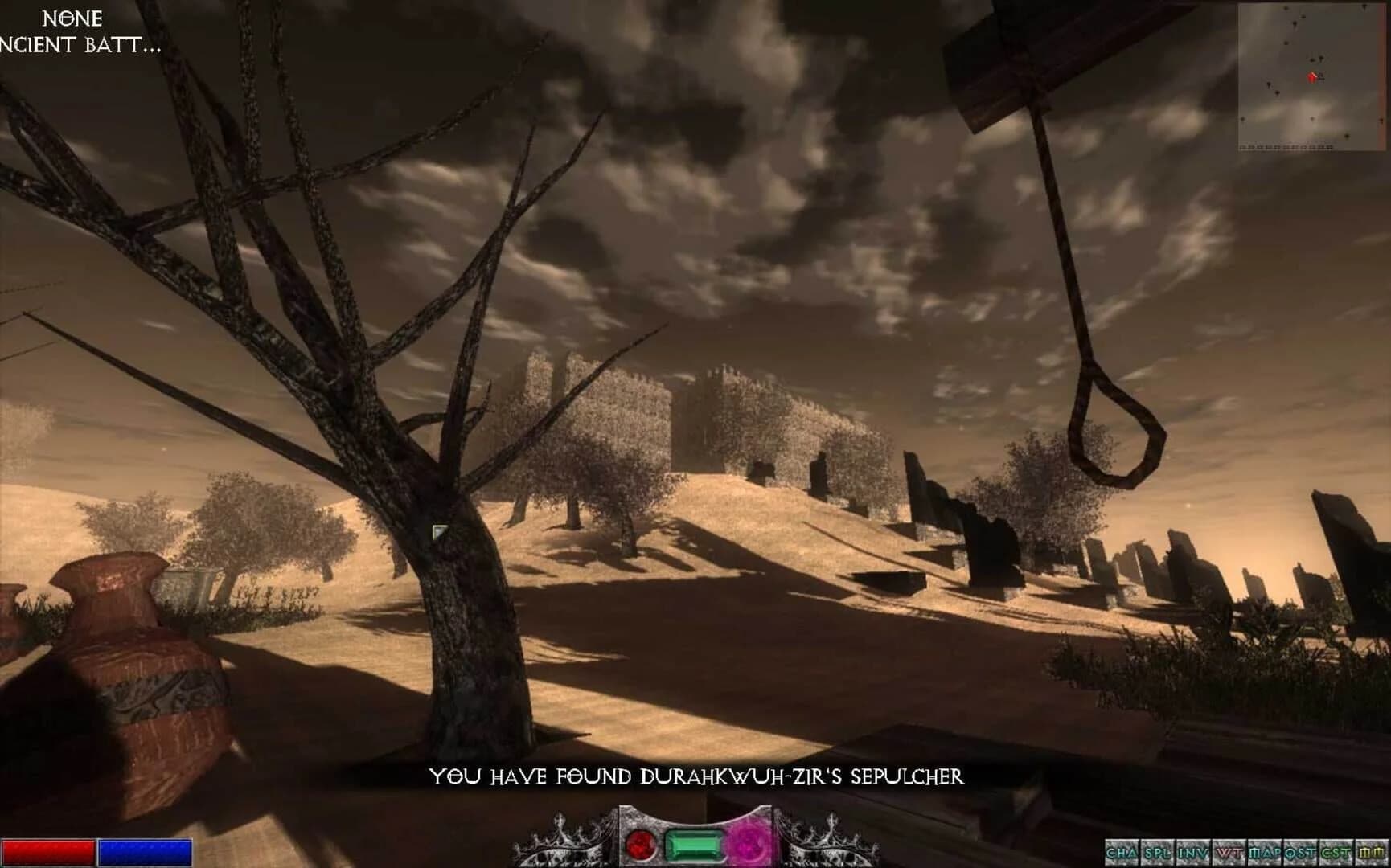This screenshot has width=1391, height=868.
Task: Open the SPL spellbook icon
Action: coord(1159,852)
